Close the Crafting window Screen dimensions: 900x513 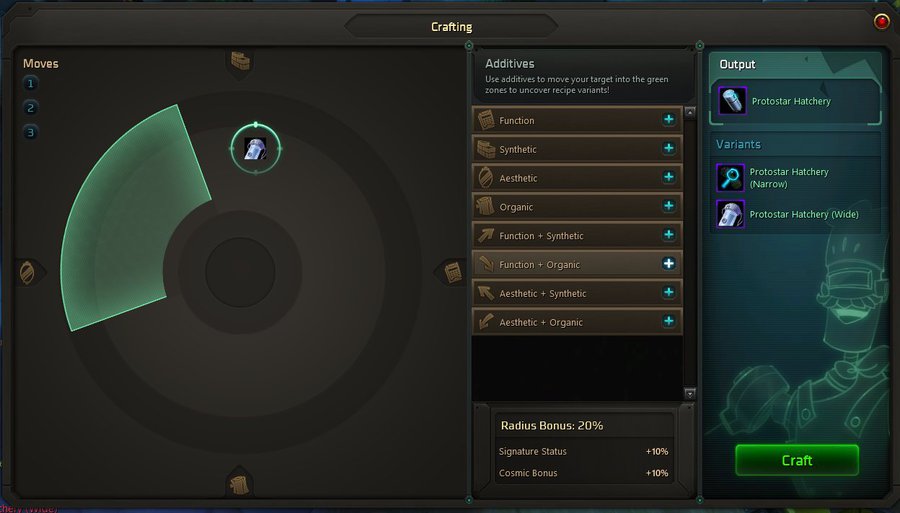(881, 21)
